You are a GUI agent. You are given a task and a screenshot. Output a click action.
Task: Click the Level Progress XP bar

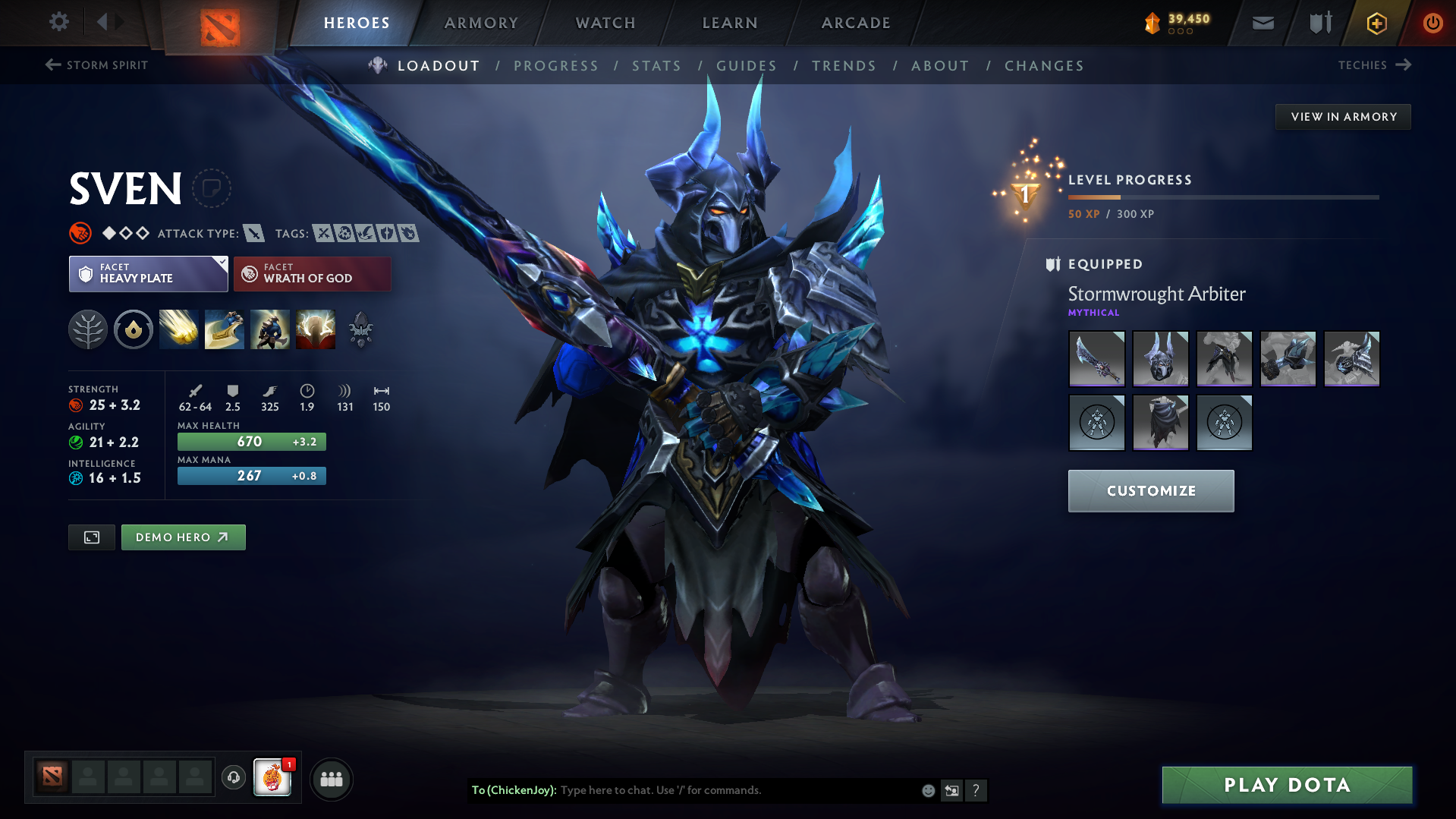(1222, 197)
